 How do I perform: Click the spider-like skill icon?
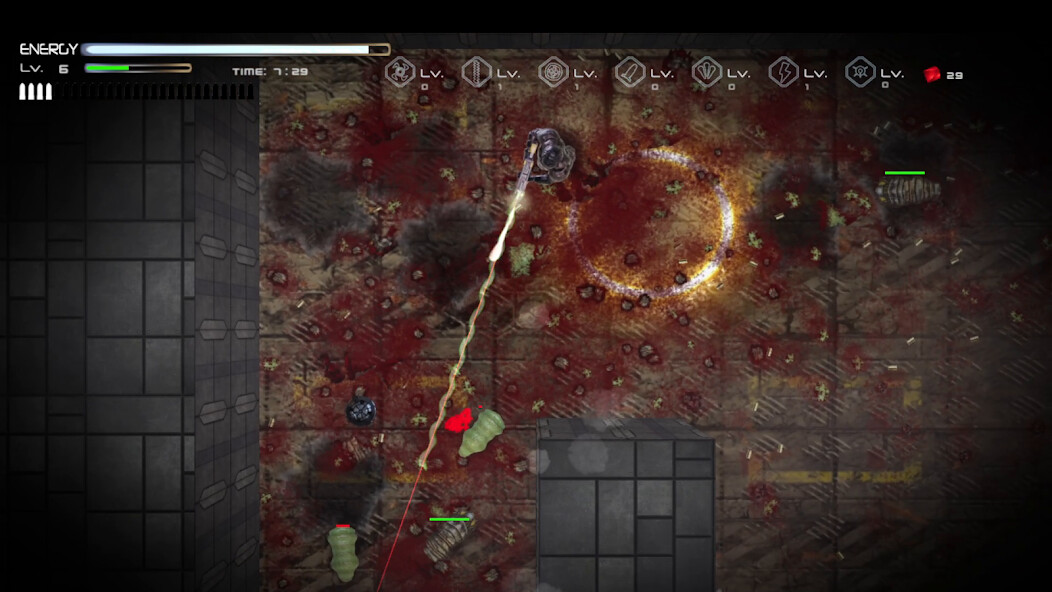pyautogui.click(x=860, y=72)
